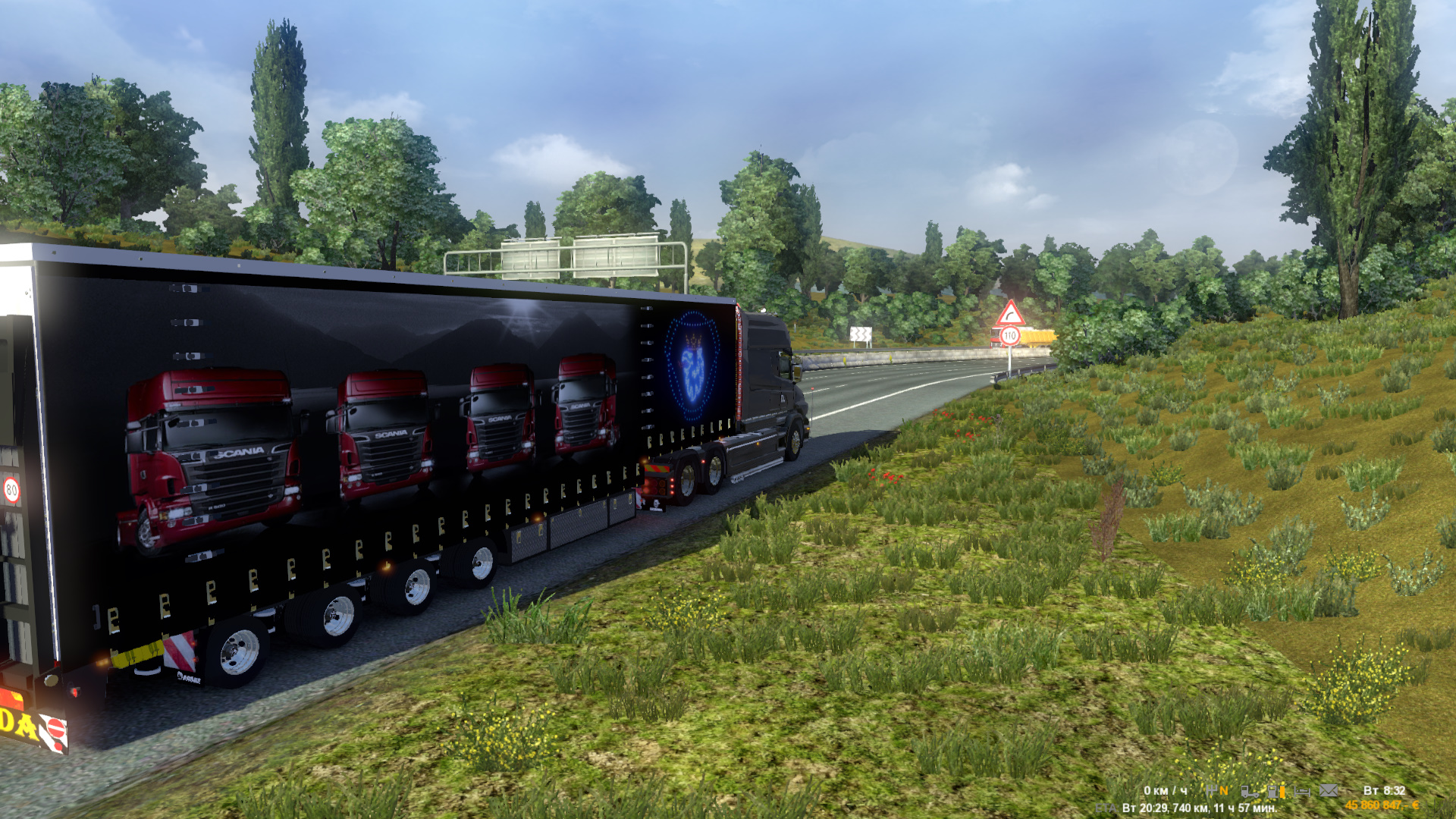Open the navigation compass icon in the status bar
This screenshot has width=1456, height=819.
point(1212,791)
